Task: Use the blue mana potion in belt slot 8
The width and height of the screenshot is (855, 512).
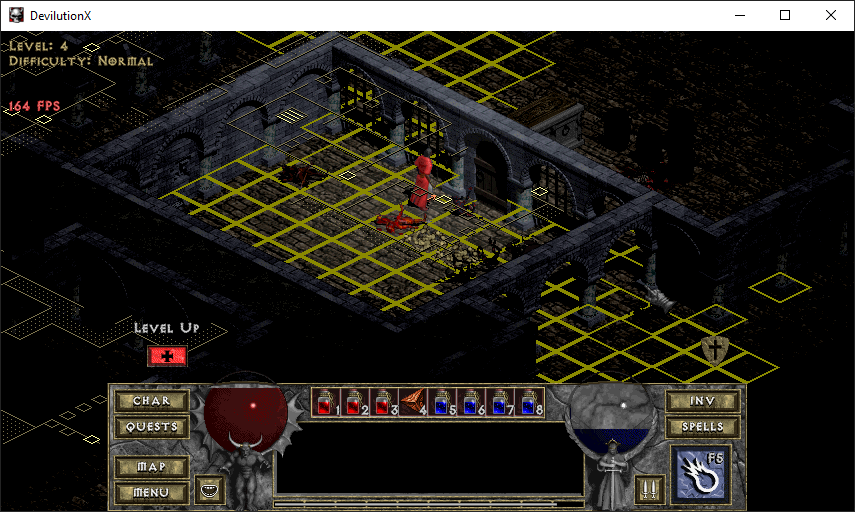Action: (x=528, y=402)
